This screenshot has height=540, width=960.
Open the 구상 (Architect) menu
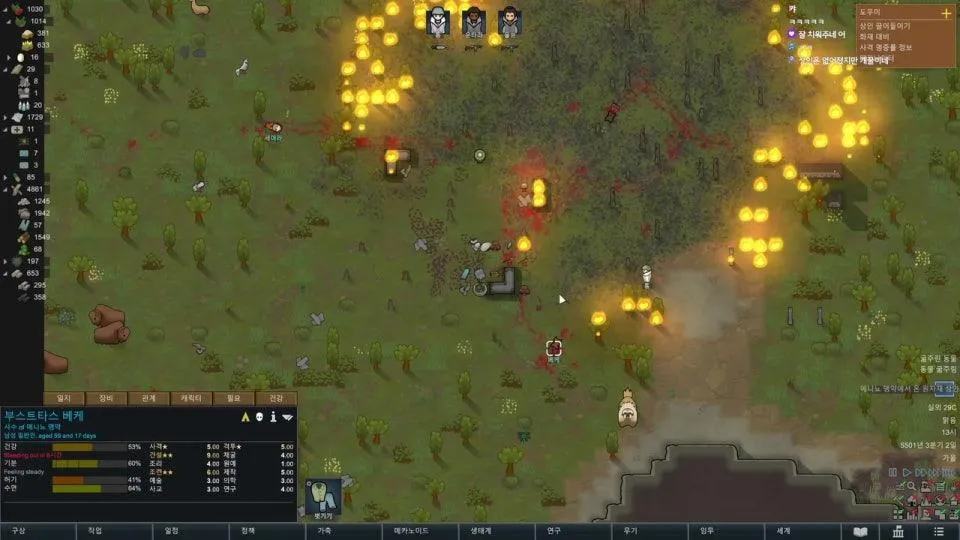tap(20, 531)
